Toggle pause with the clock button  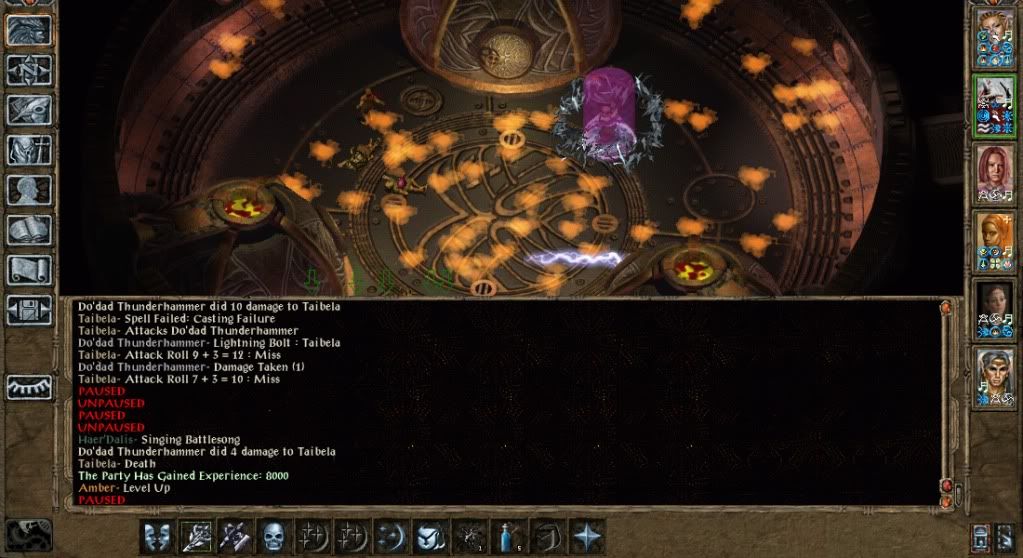point(28,534)
